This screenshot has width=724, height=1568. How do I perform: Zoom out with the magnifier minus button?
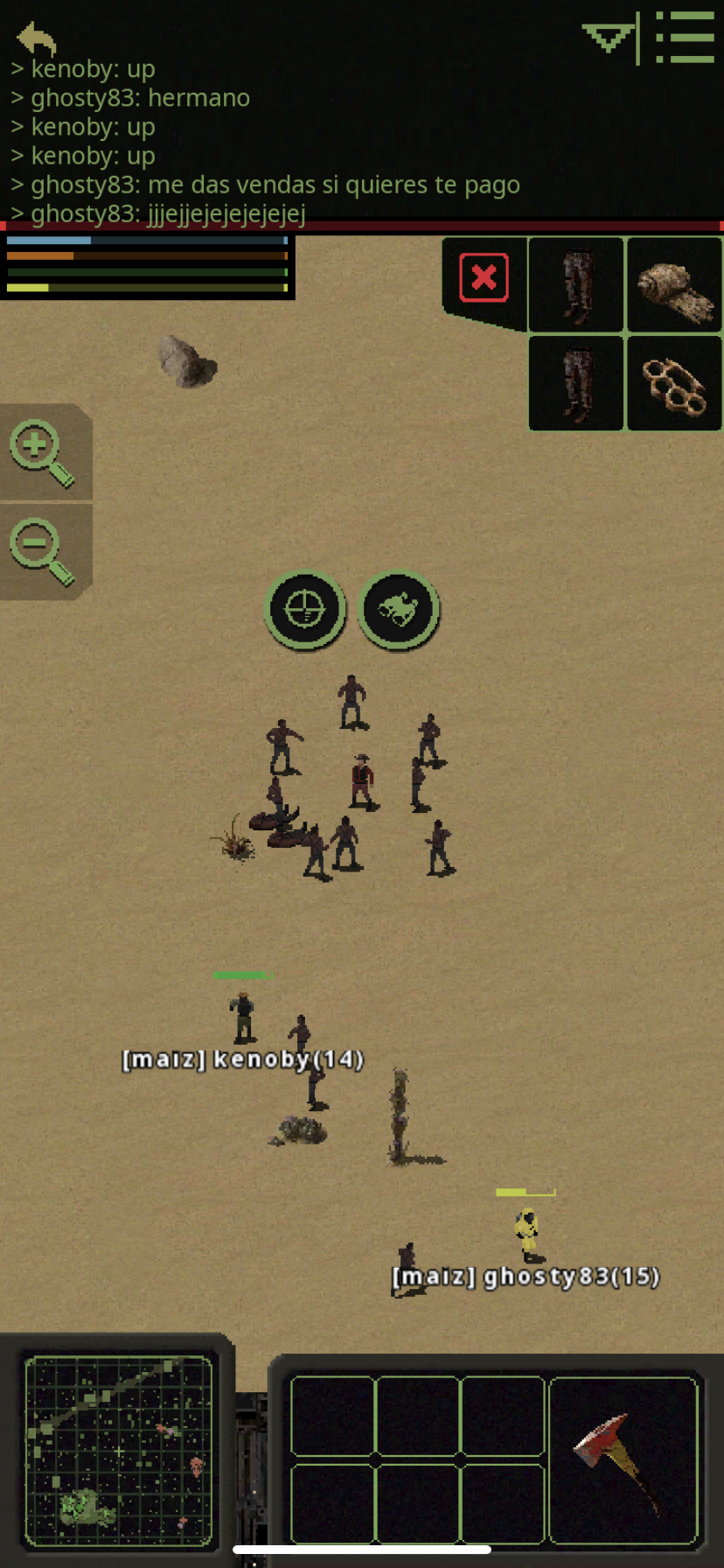[41, 550]
